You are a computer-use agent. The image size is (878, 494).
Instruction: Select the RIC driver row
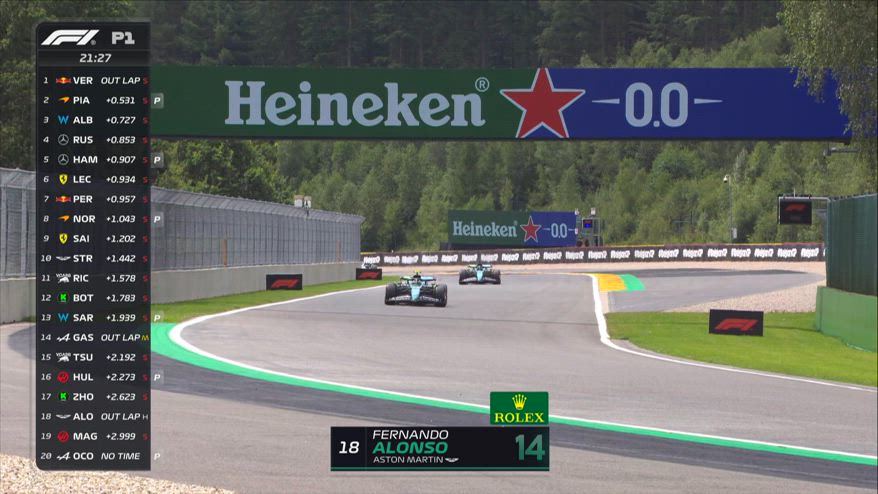click(x=94, y=278)
